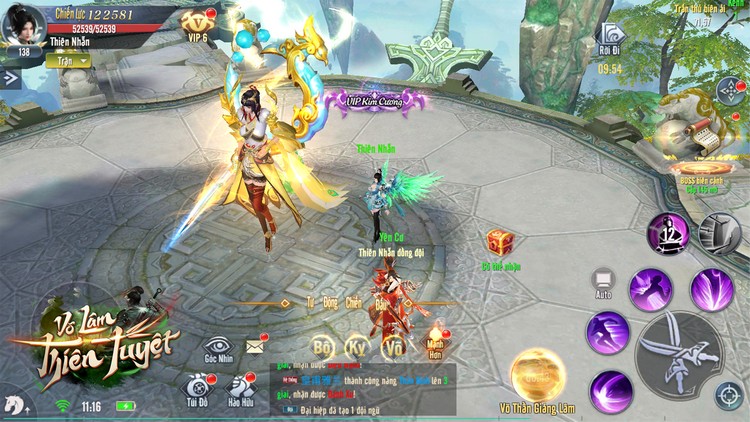Trigger the Võ Thần Giáng Lâm orb
Viewport: 750px width, 422px height.
538,374
